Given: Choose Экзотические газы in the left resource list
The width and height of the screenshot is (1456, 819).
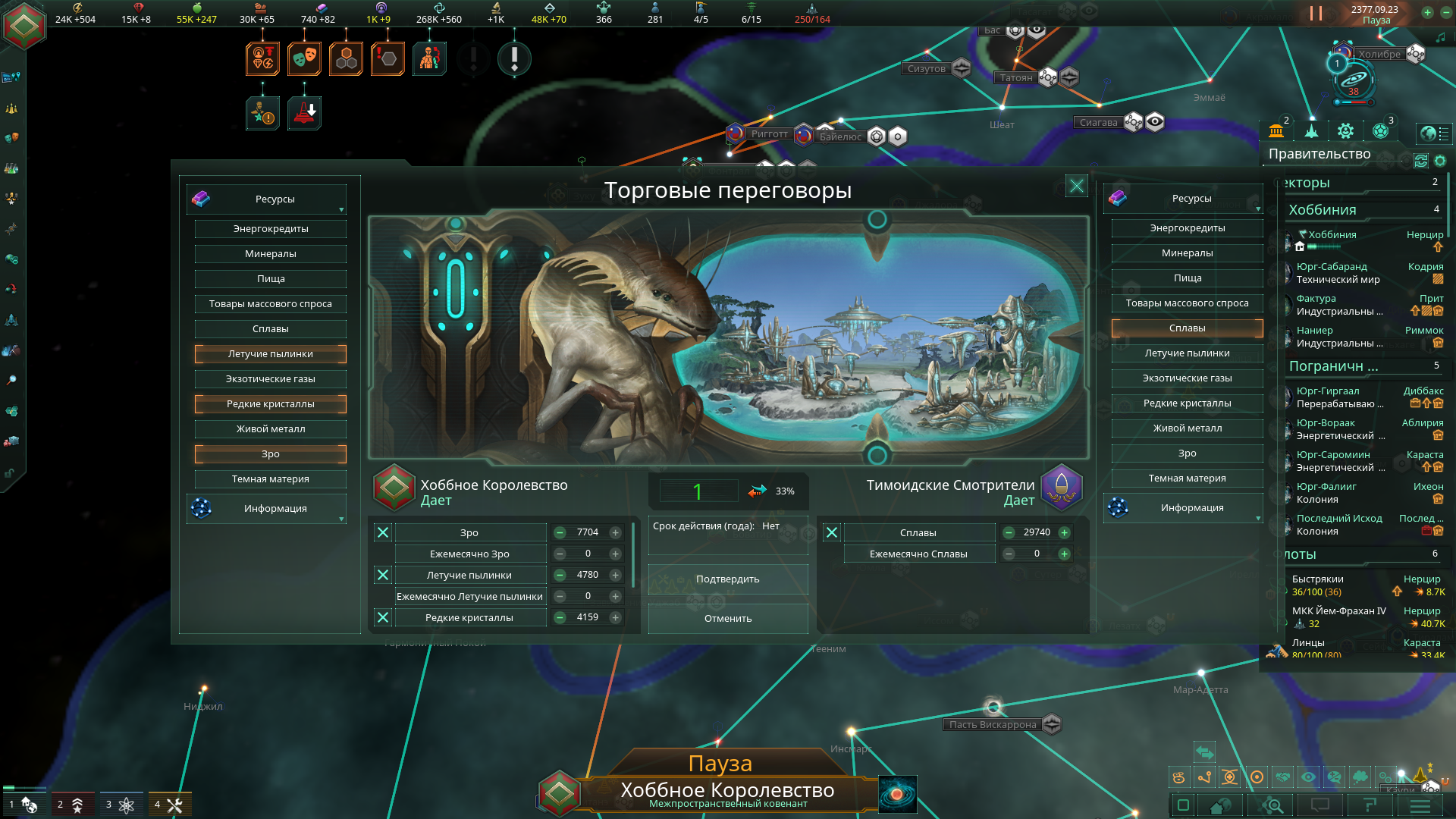Looking at the screenshot, I should (270, 379).
